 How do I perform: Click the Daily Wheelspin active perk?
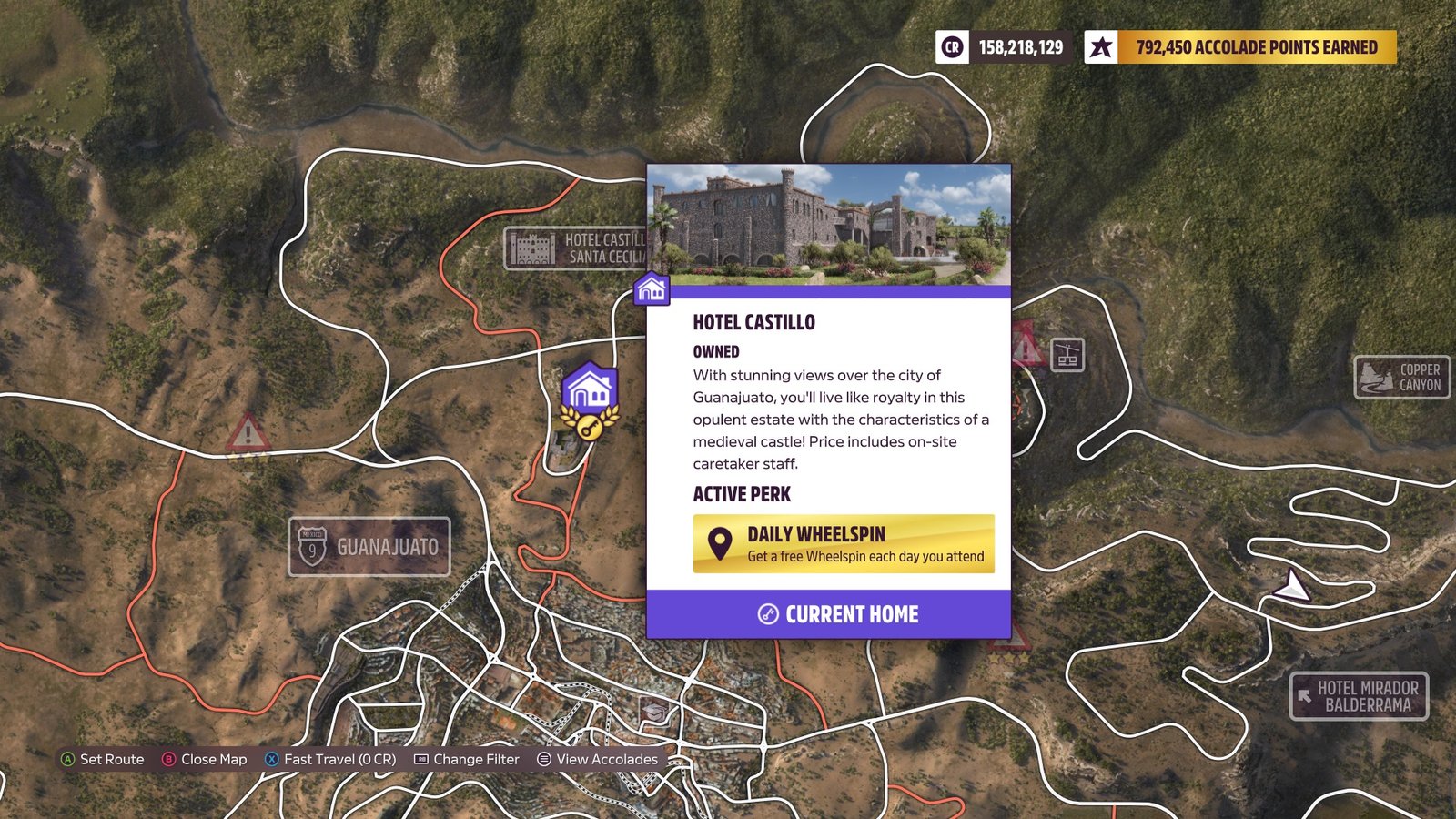tap(844, 544)
